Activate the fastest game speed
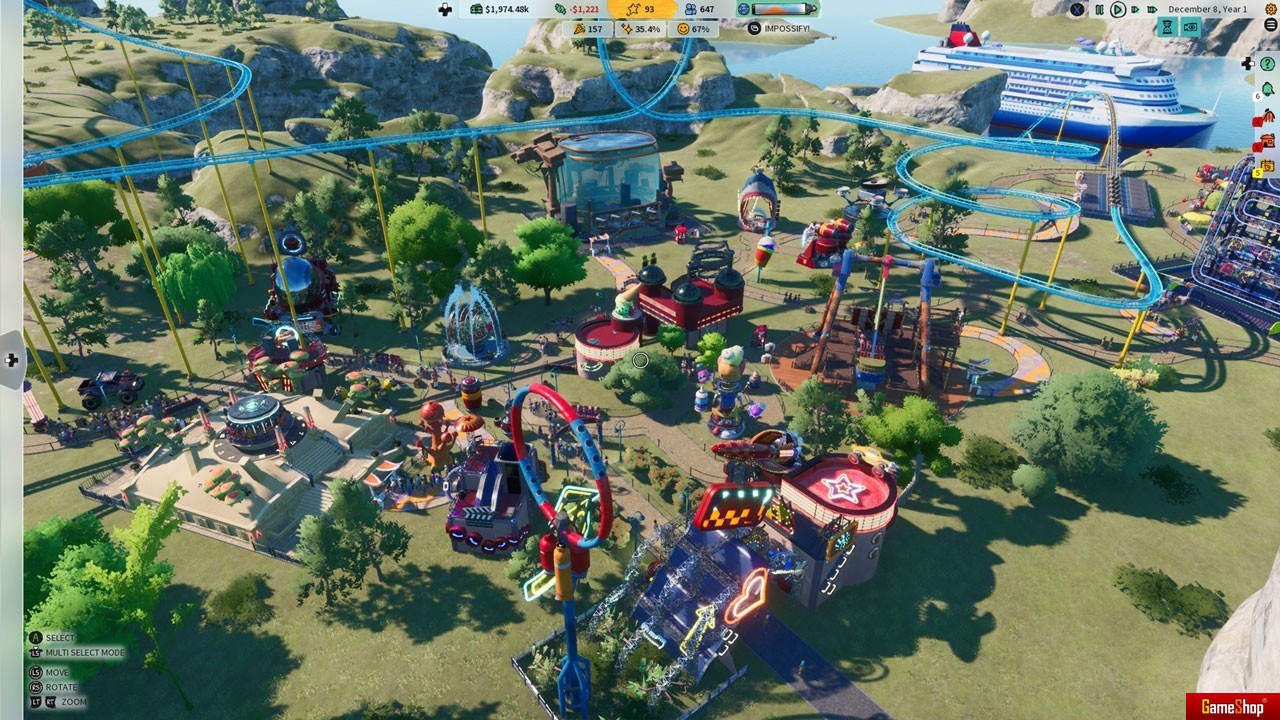The image size is (1280, 720). pyautogui.click(x=1154, y=9)
